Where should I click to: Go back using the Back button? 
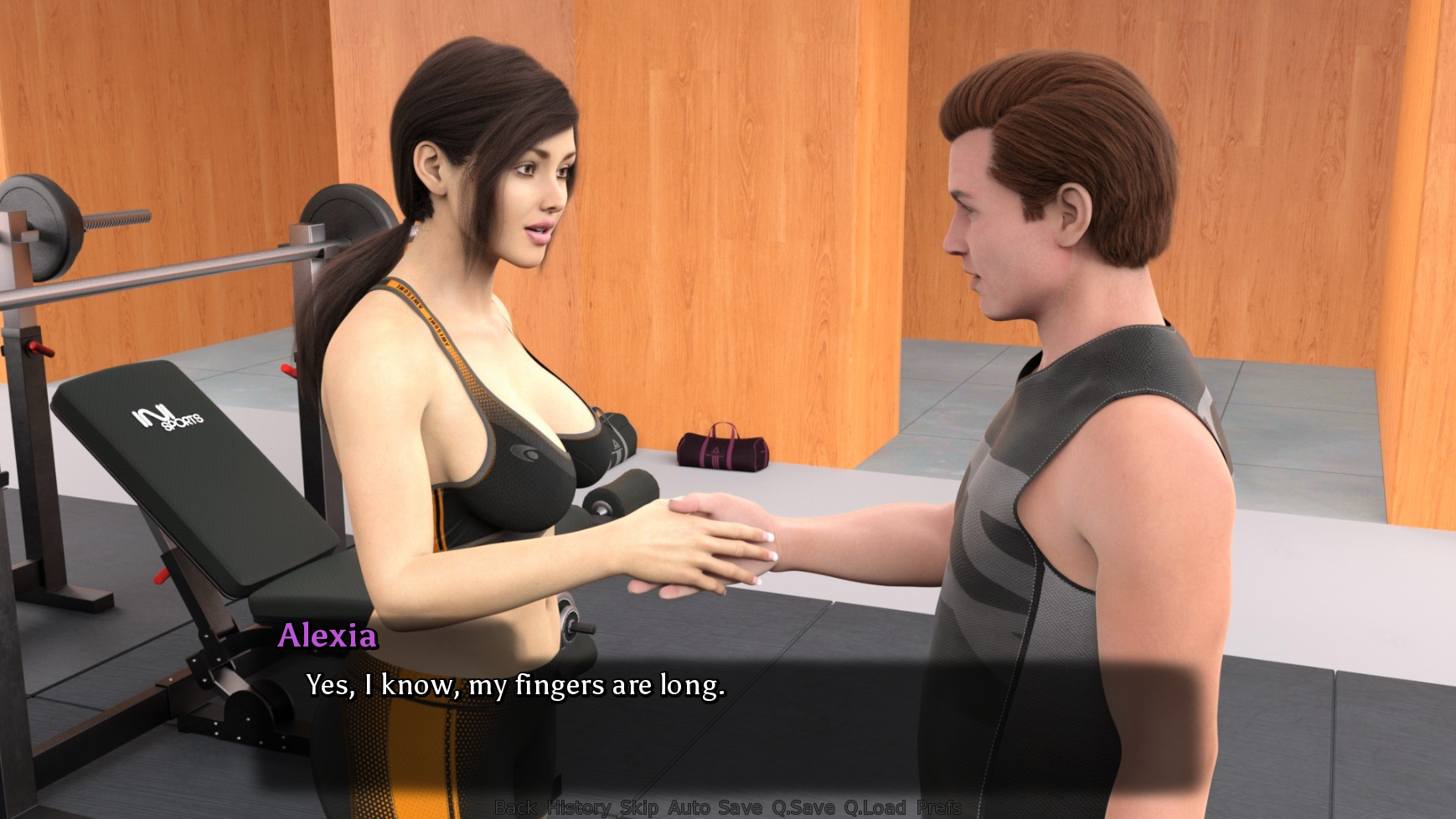[514, 807]
